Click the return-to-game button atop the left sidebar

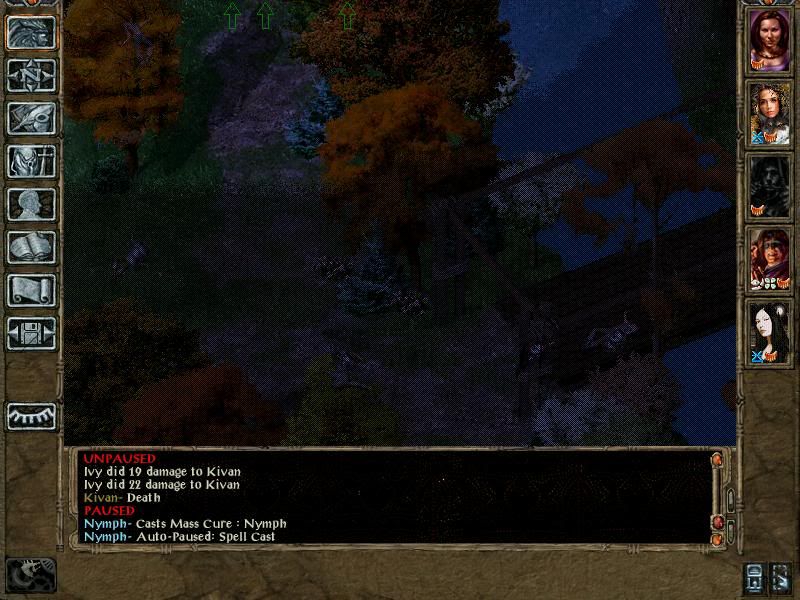(31, 32)
